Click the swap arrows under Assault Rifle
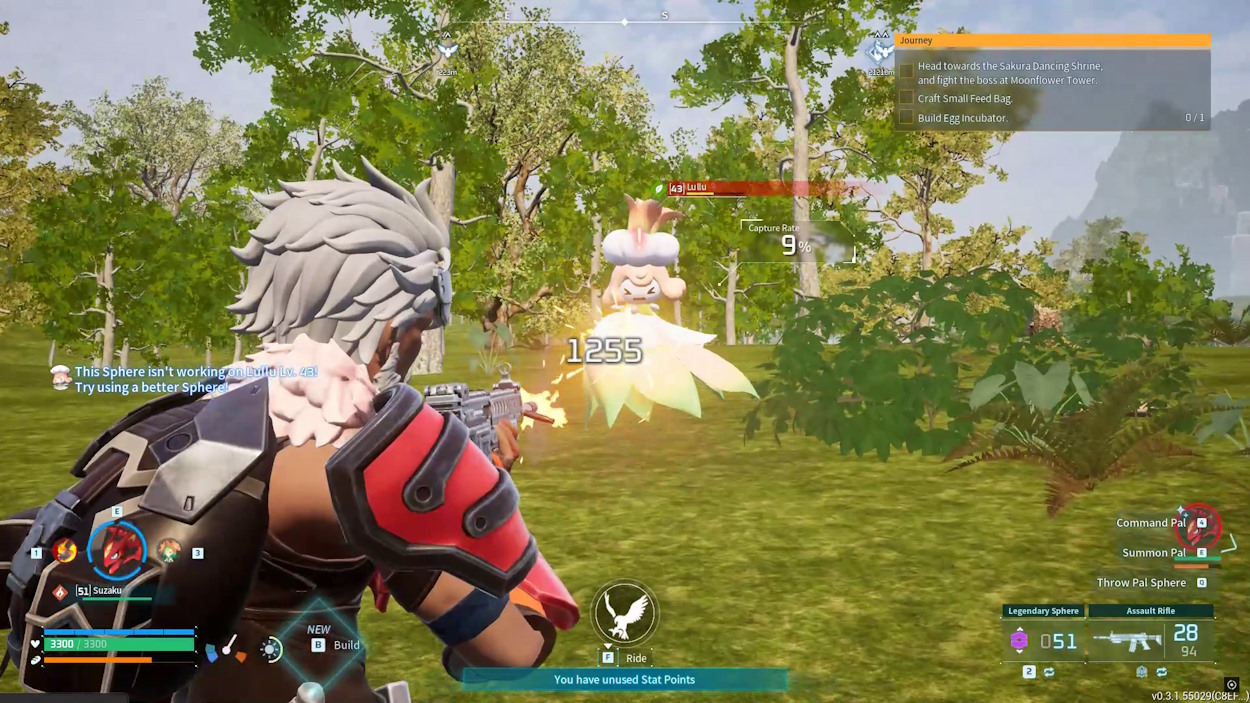Screen dimensions: 1250x703 coord(1161,672)
